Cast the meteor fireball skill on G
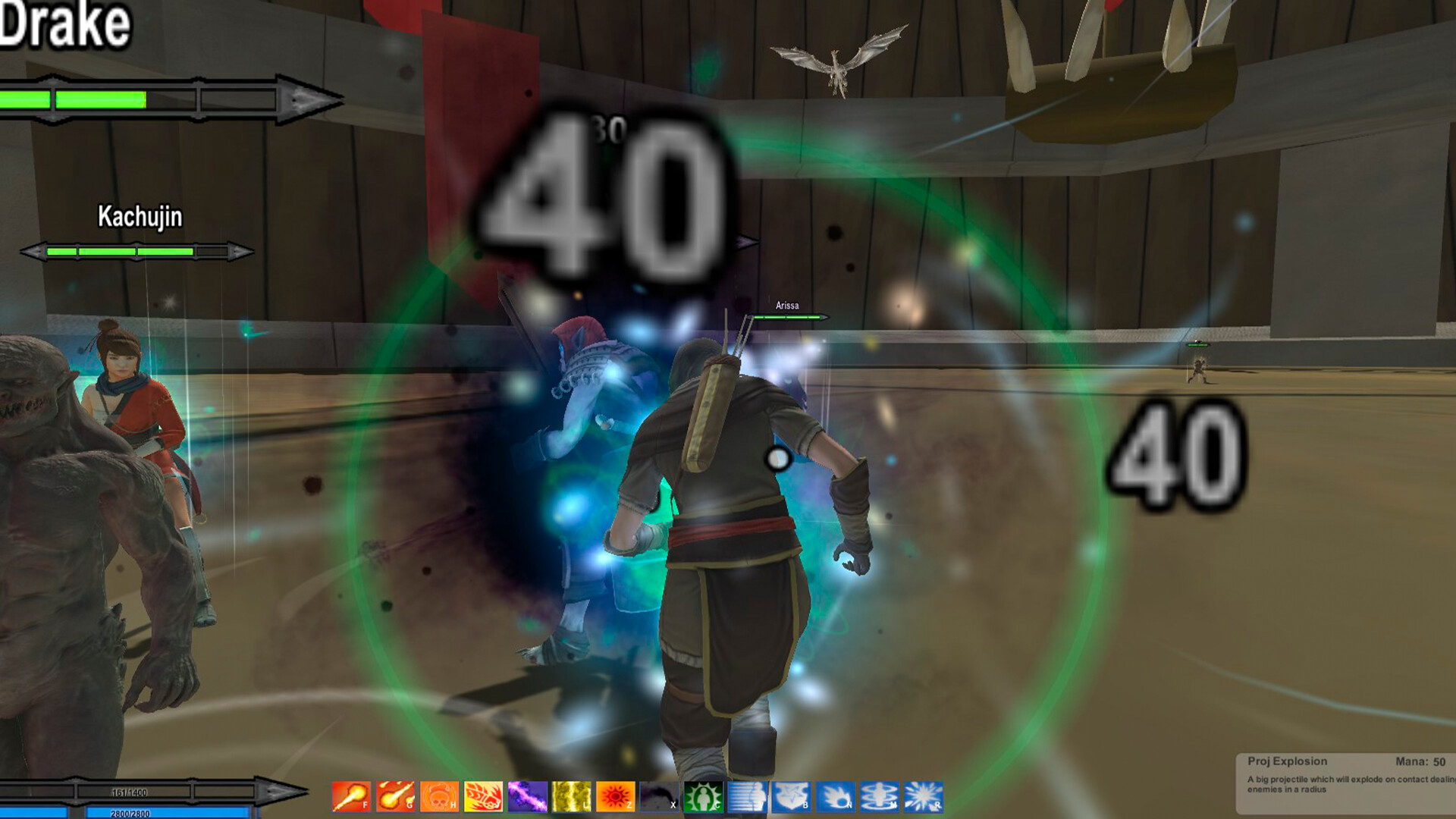Image resolution: width=1456 pixels, height=819 pixels. pos(395,798)
